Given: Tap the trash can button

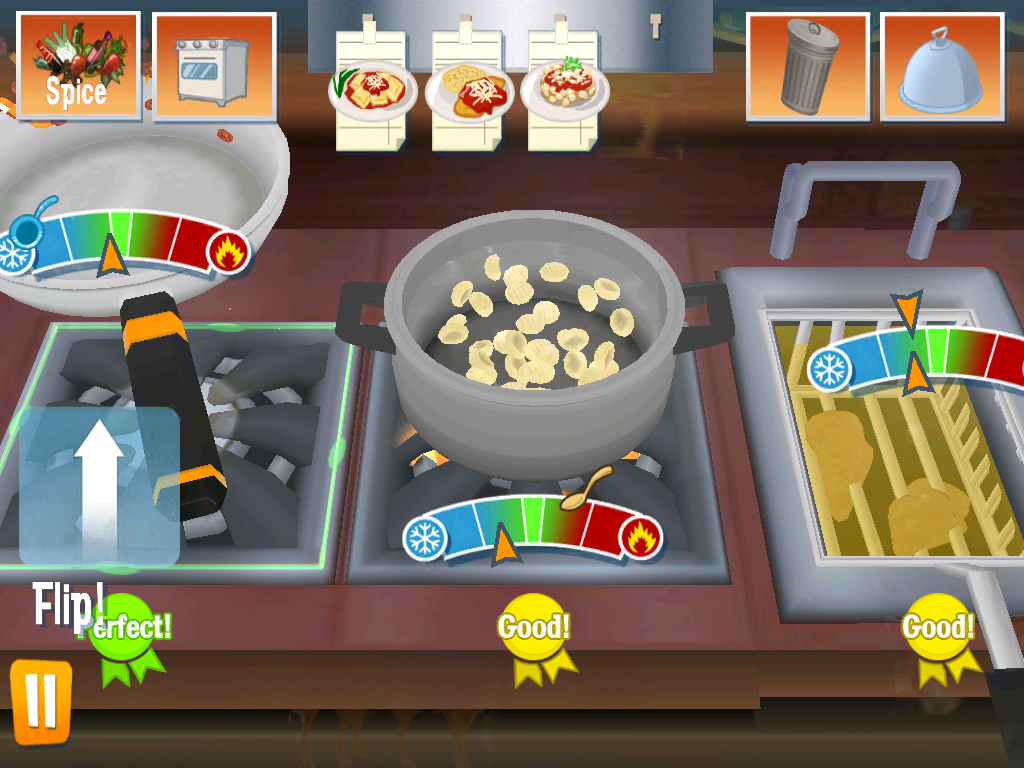Looking at the screenshot, I should 808,66.
